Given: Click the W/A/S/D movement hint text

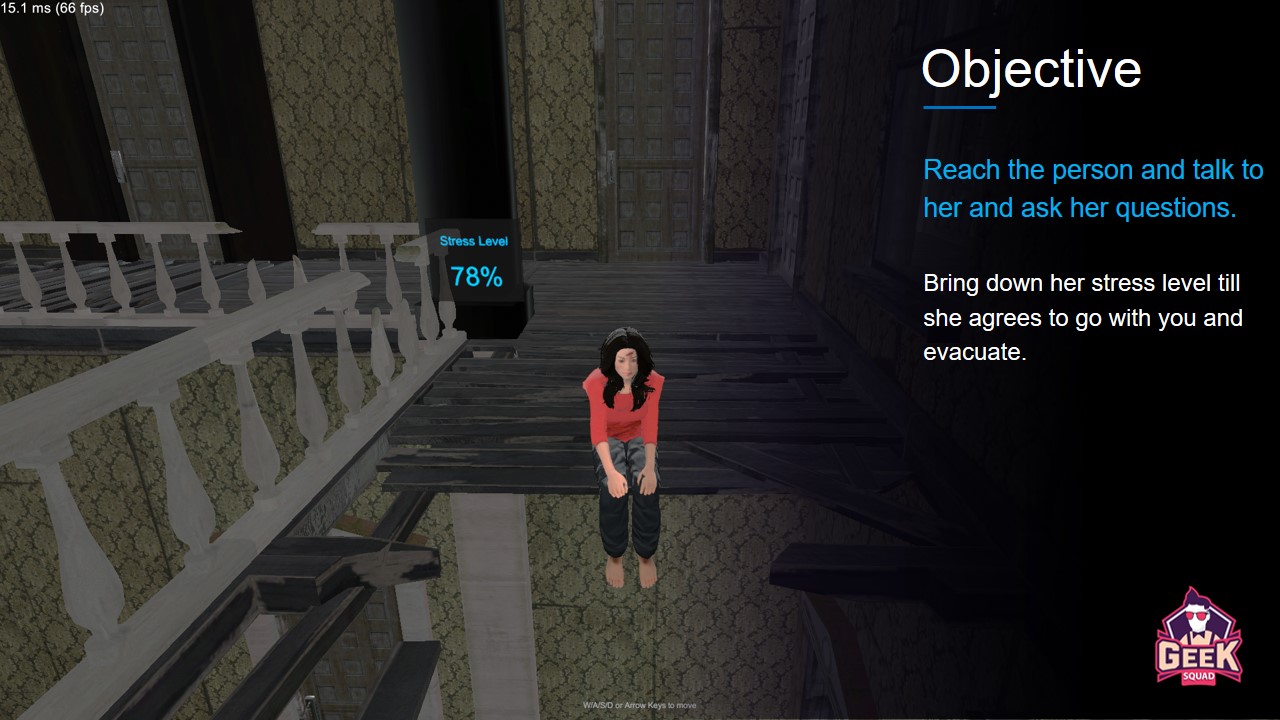Looking at the screenshot, I should pyautogui.click(x=639, y=705).
